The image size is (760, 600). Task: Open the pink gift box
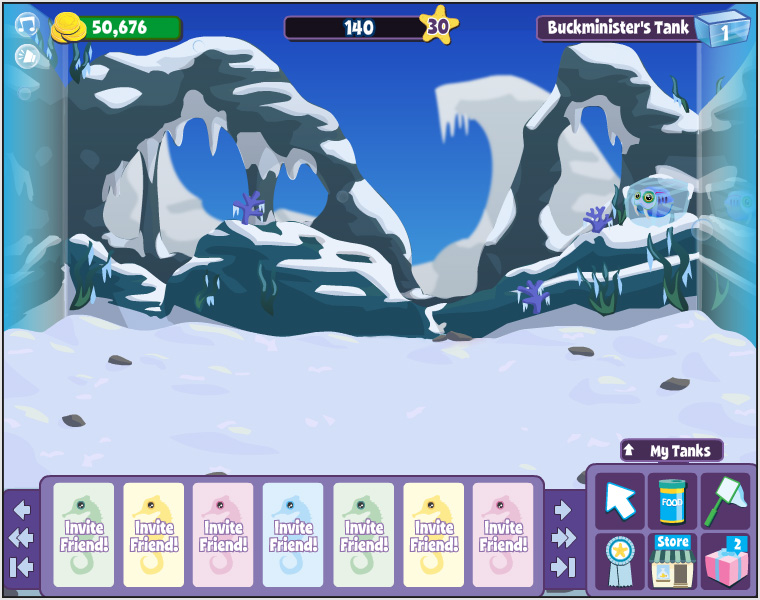click(x=725, y=560)
